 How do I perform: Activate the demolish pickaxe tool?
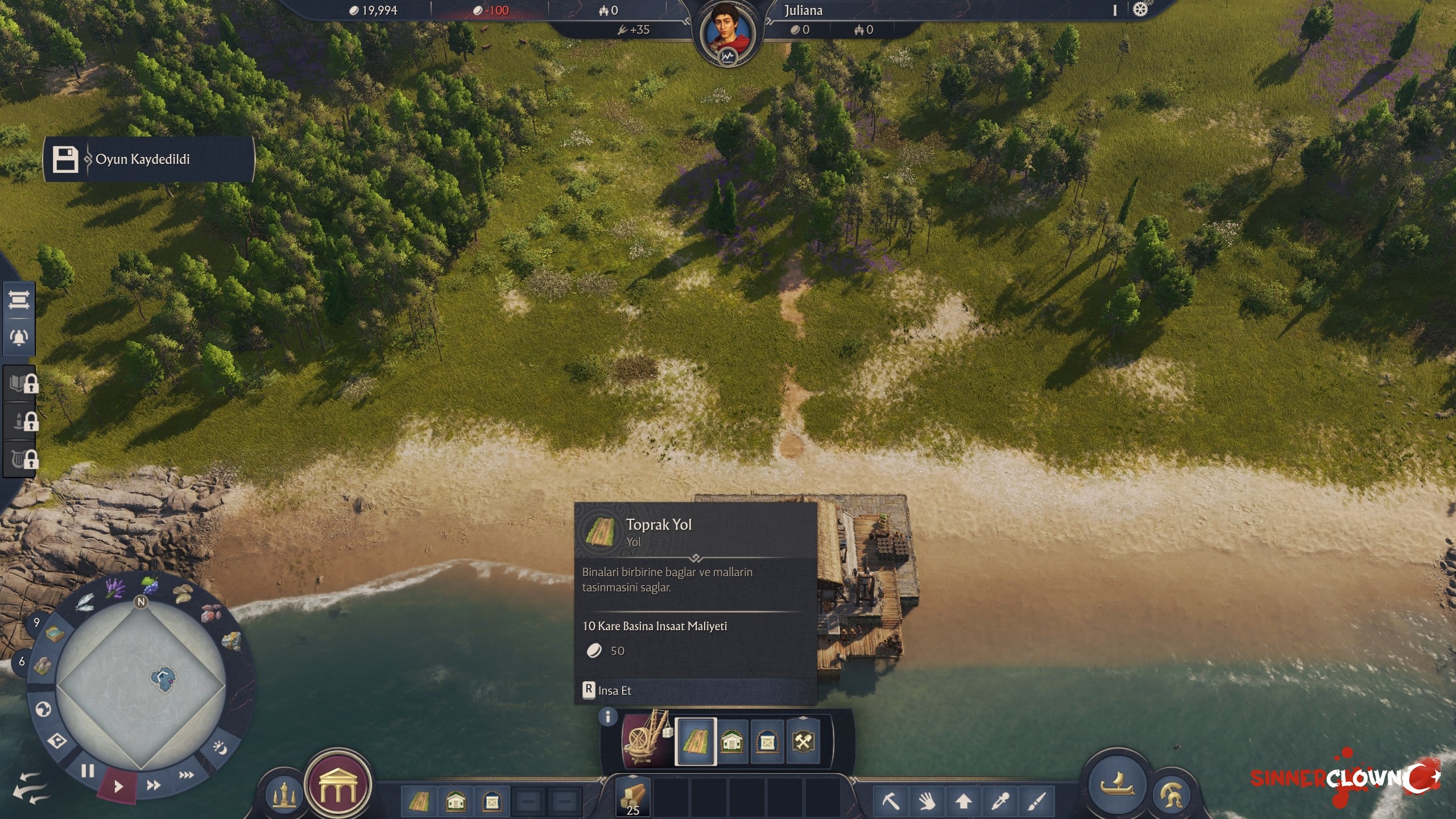tap(891, 801)
